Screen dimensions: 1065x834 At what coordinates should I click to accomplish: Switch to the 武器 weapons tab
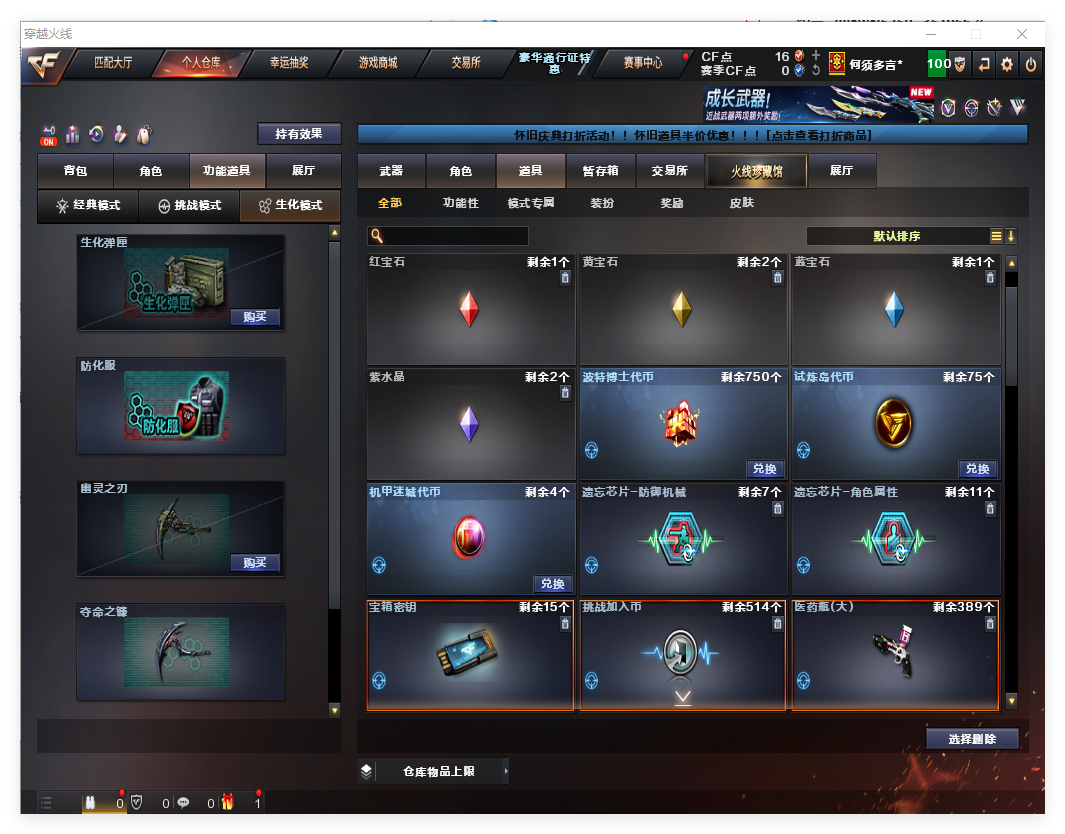(x=391, y=171)
